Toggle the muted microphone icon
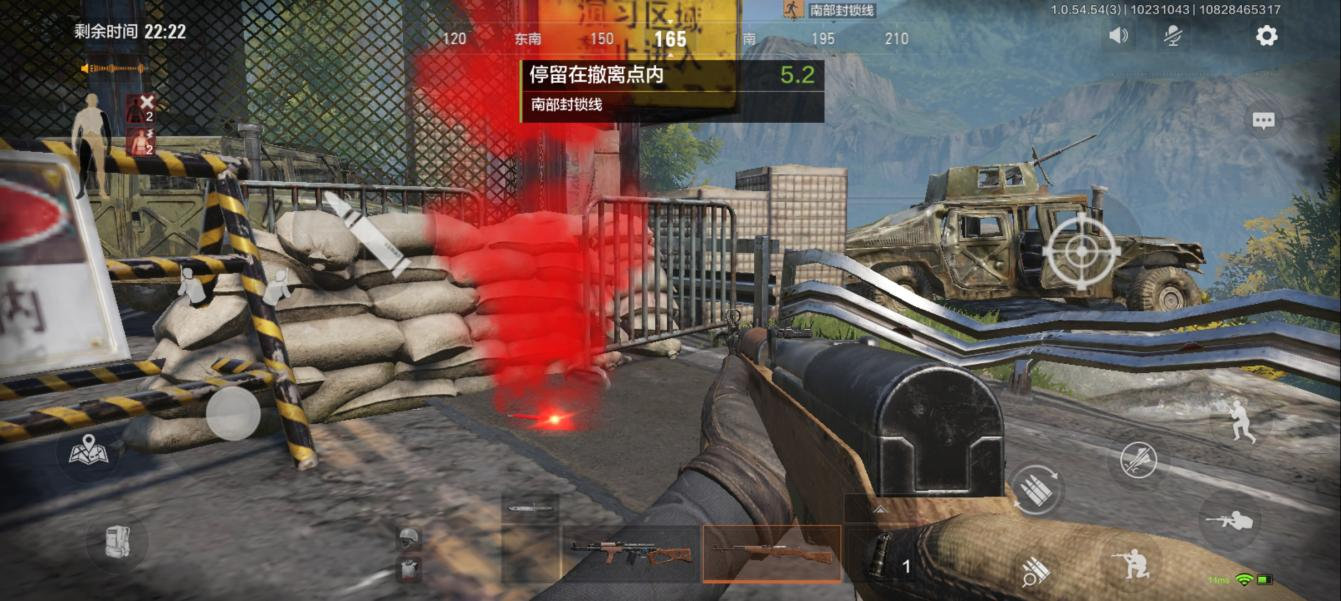This screenshot has height=601, width=1341. click(1173, 36)
